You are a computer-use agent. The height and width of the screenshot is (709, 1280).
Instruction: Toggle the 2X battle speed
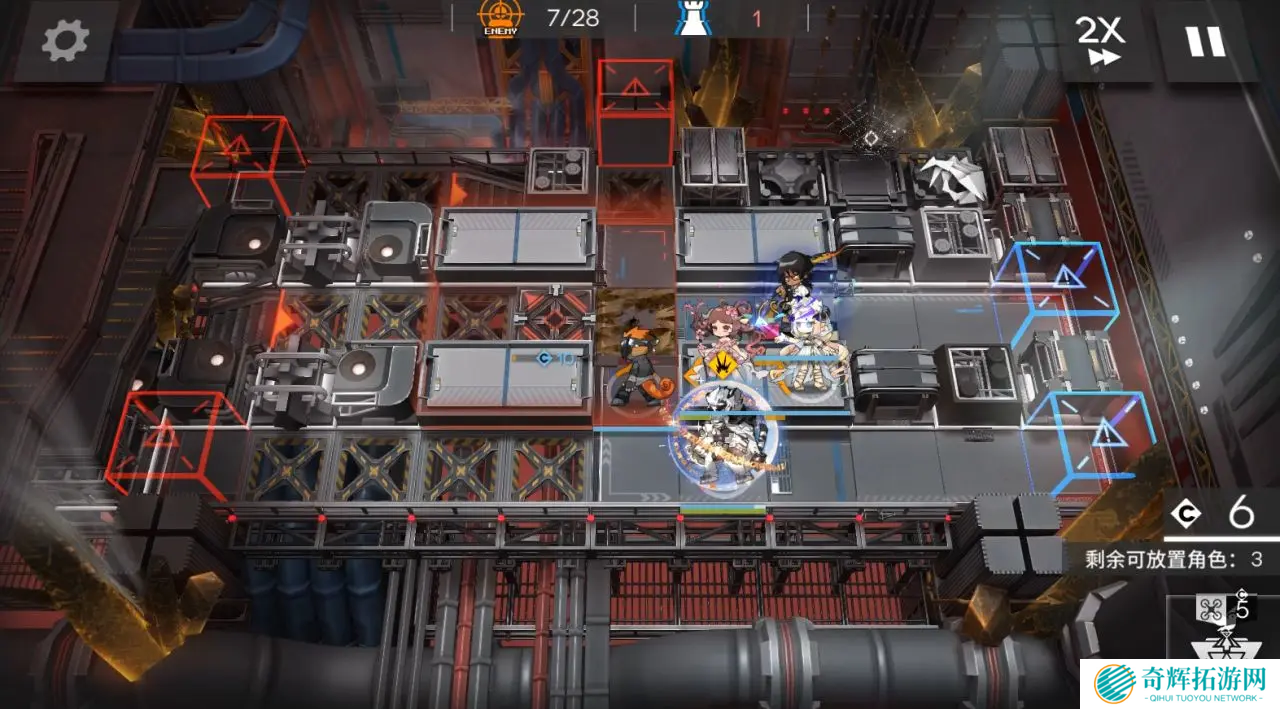tap(1100, 40)
